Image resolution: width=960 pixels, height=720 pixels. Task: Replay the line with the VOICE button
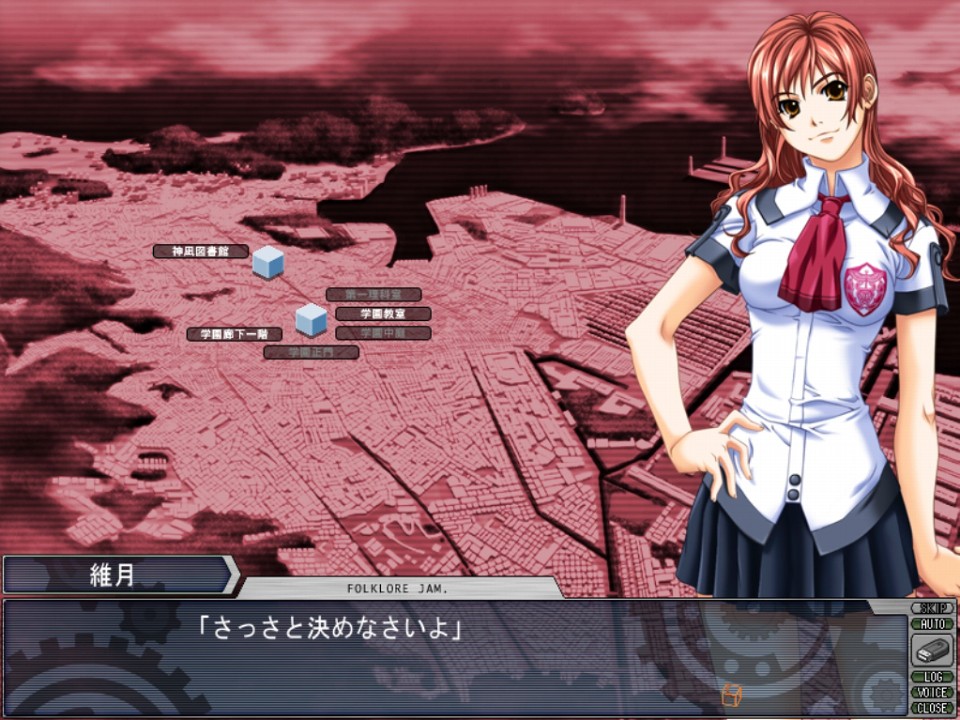coord(932,692)
